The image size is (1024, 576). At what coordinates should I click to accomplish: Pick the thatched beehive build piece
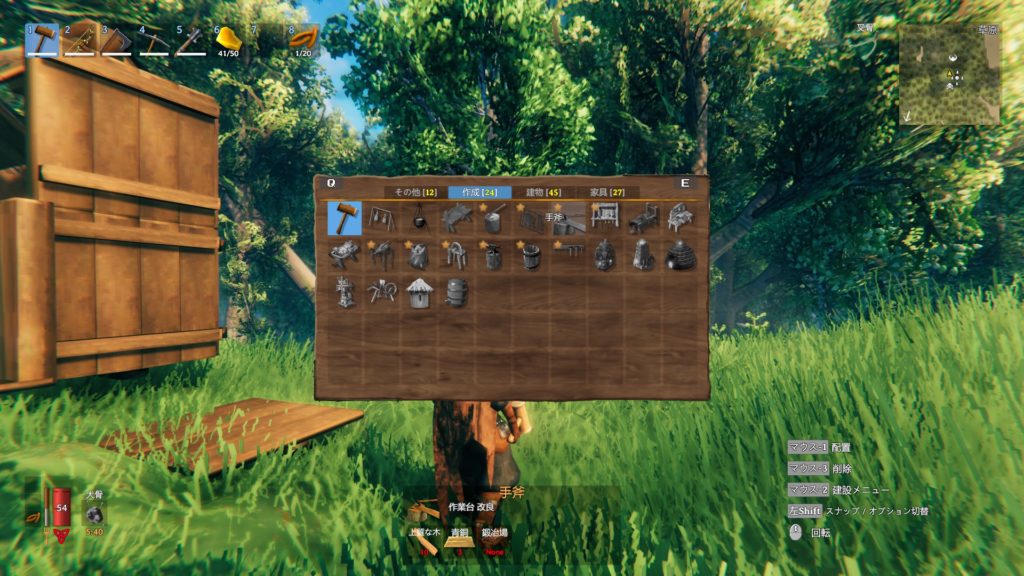418,292
